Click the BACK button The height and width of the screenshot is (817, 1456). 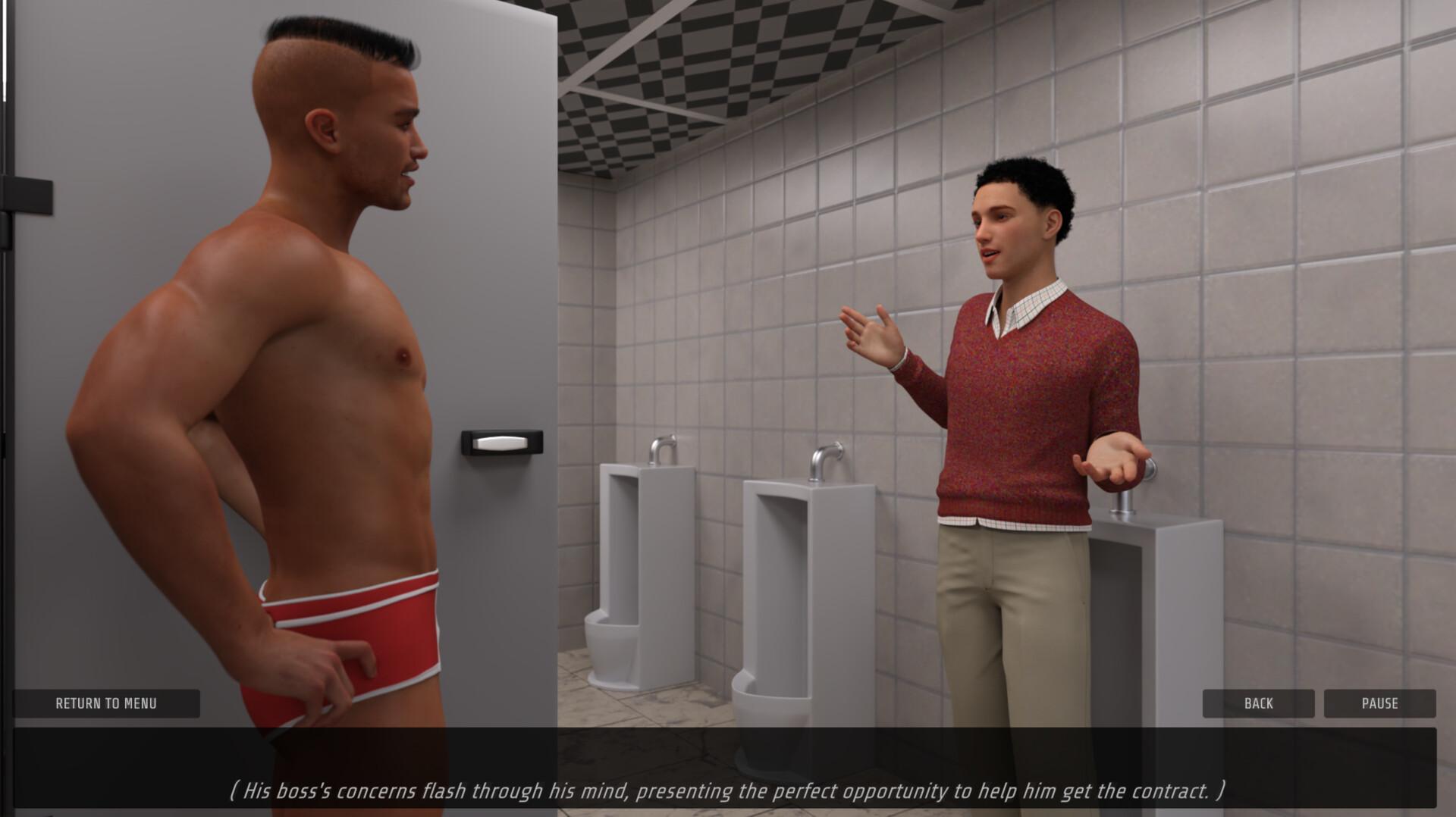pyautogui.click(x=1258, y=703)
